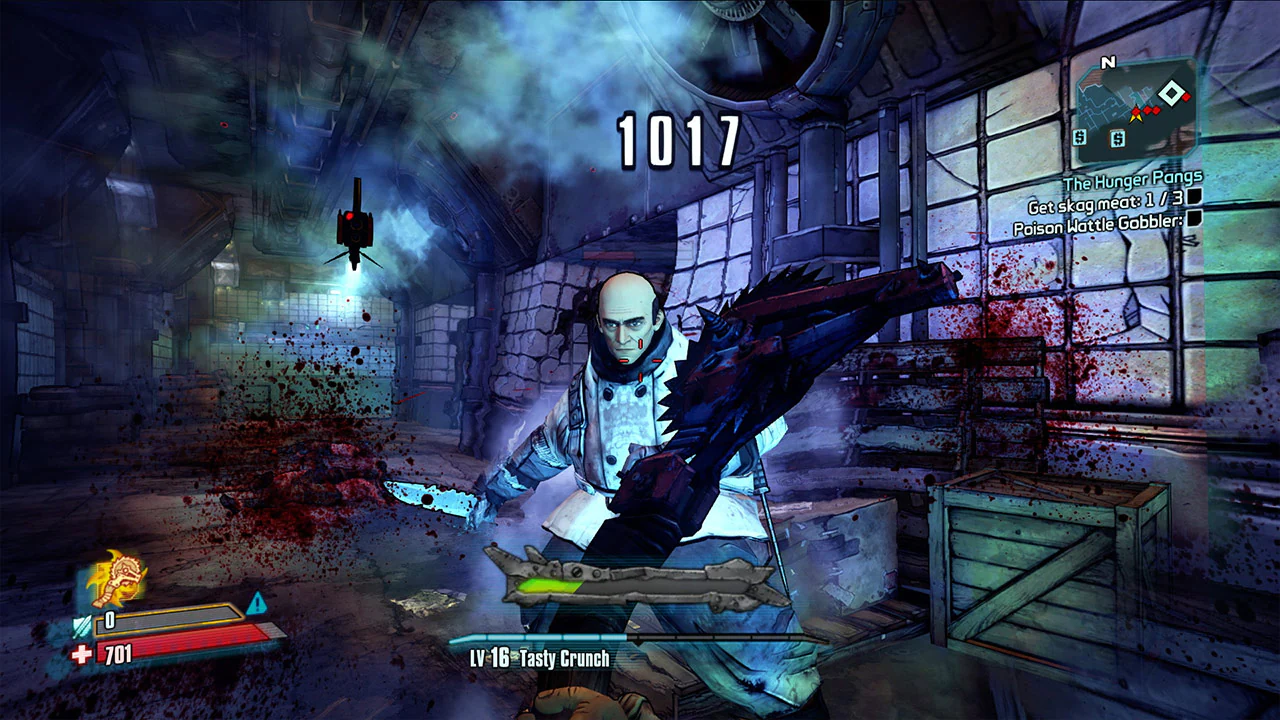Click the left $ vending machine icon on minimap
The height and width of the screenshot is (720, 1280).
pyautogui.click(x=1079, y=137)
